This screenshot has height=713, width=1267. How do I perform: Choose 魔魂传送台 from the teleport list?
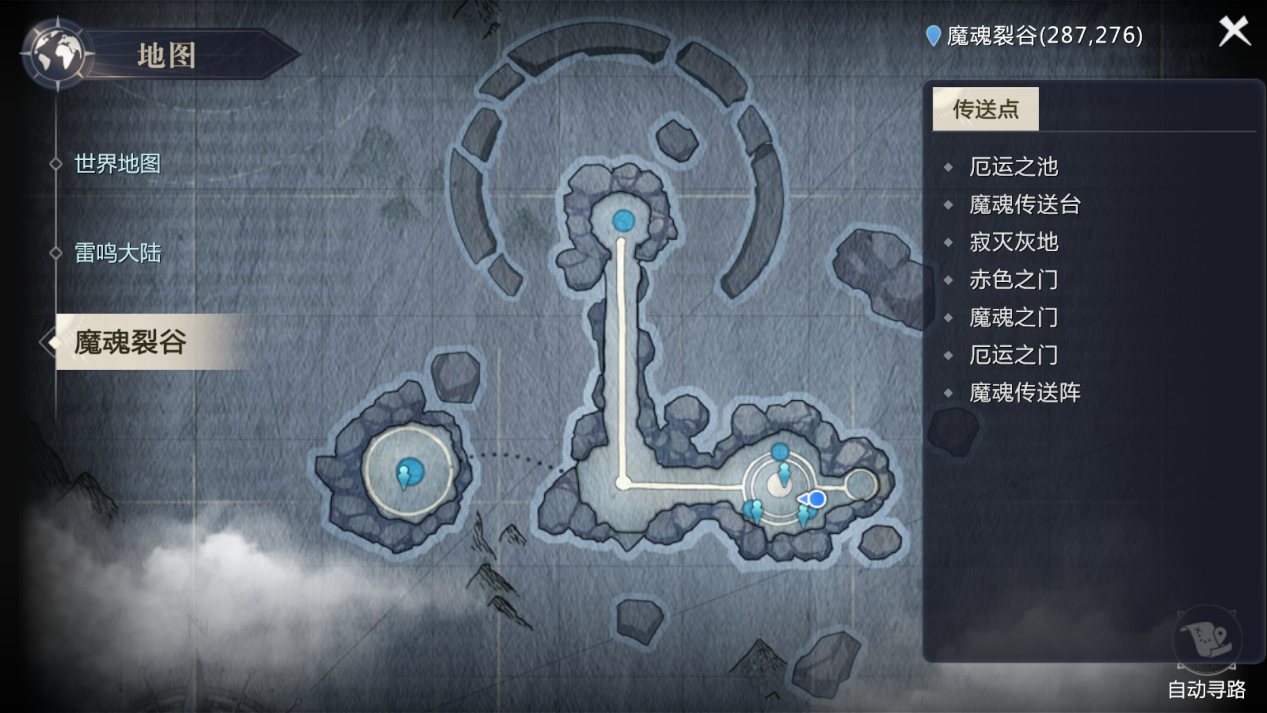pos(1025,205)
